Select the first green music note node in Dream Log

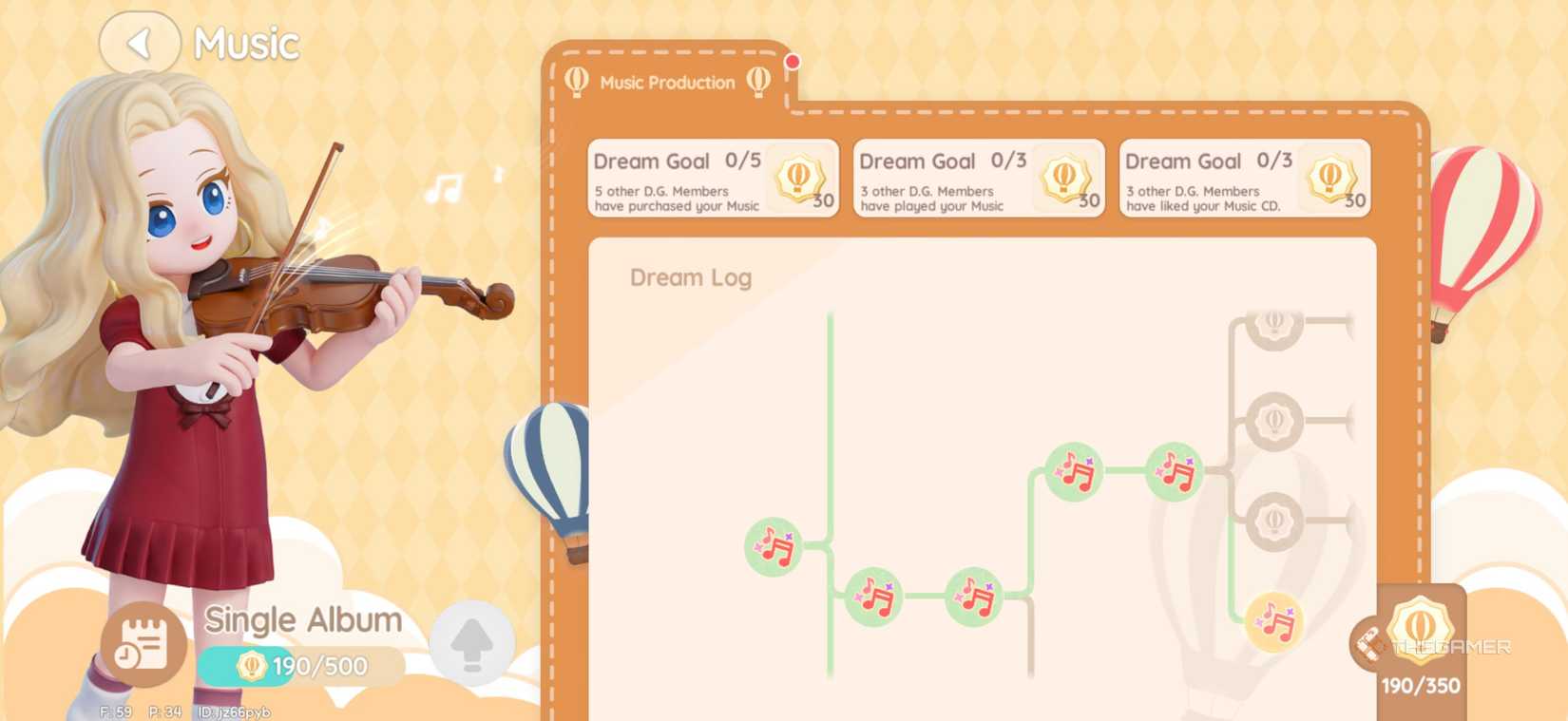click(x=772, y=546)
